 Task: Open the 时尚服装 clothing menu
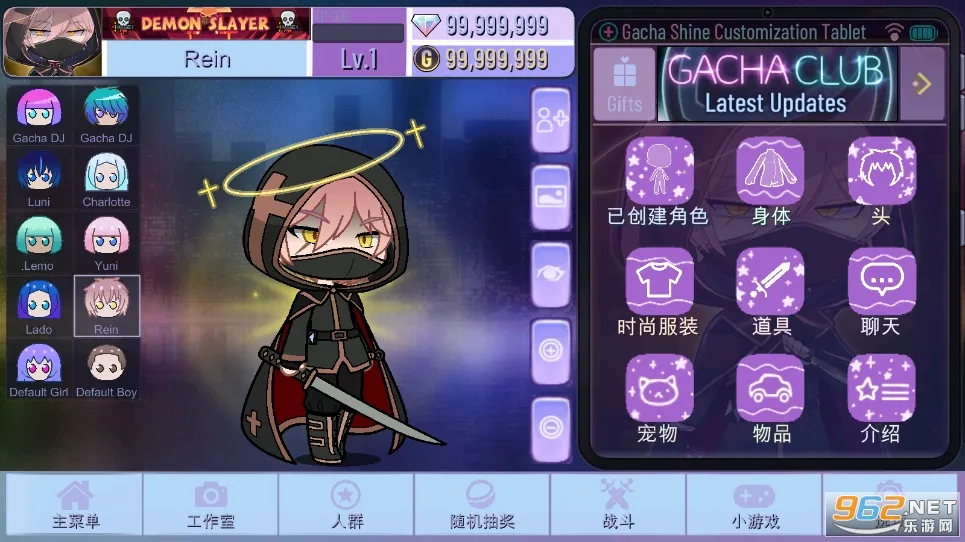(x=659, y=290)
